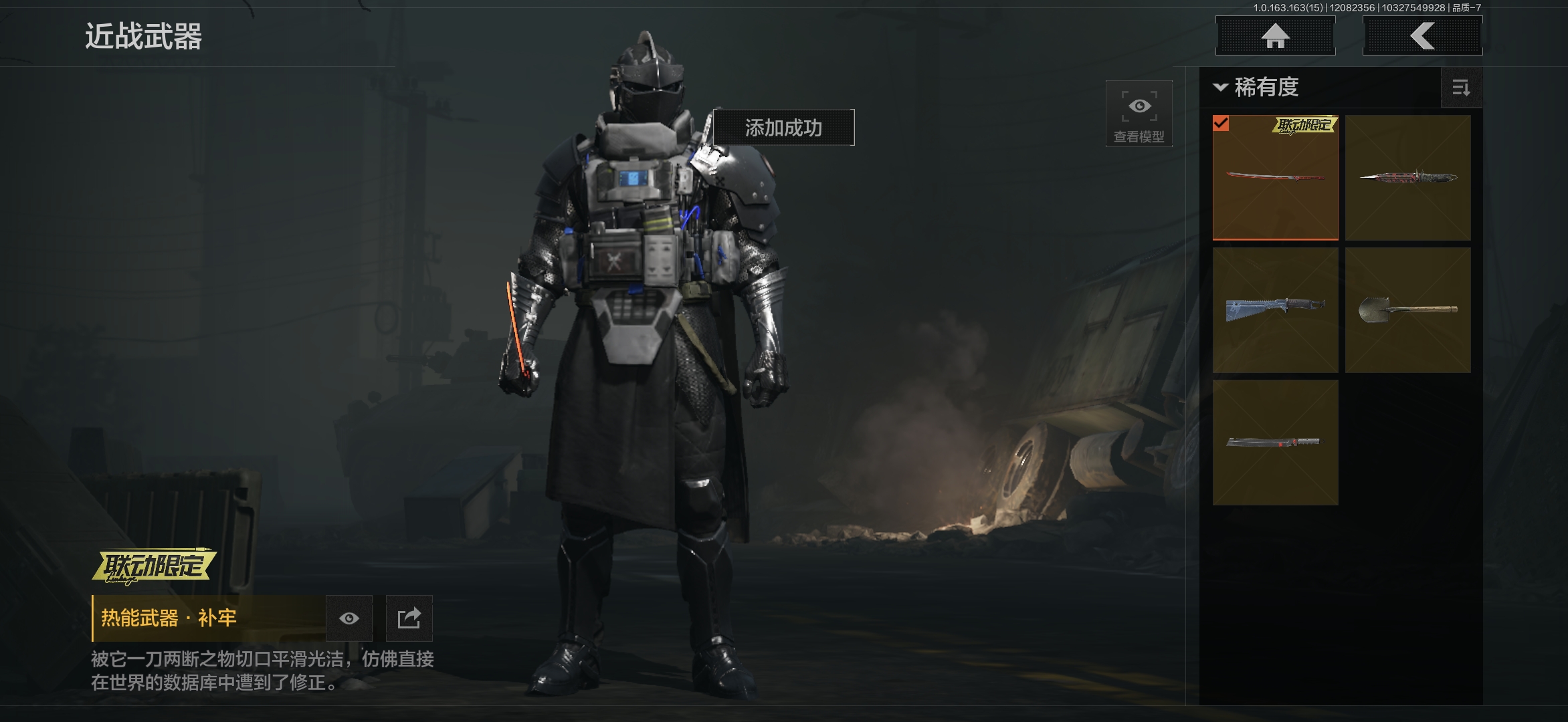Select the dark grey machete thumbnail
This screenshot has height=722, width=1568.
1275,443
